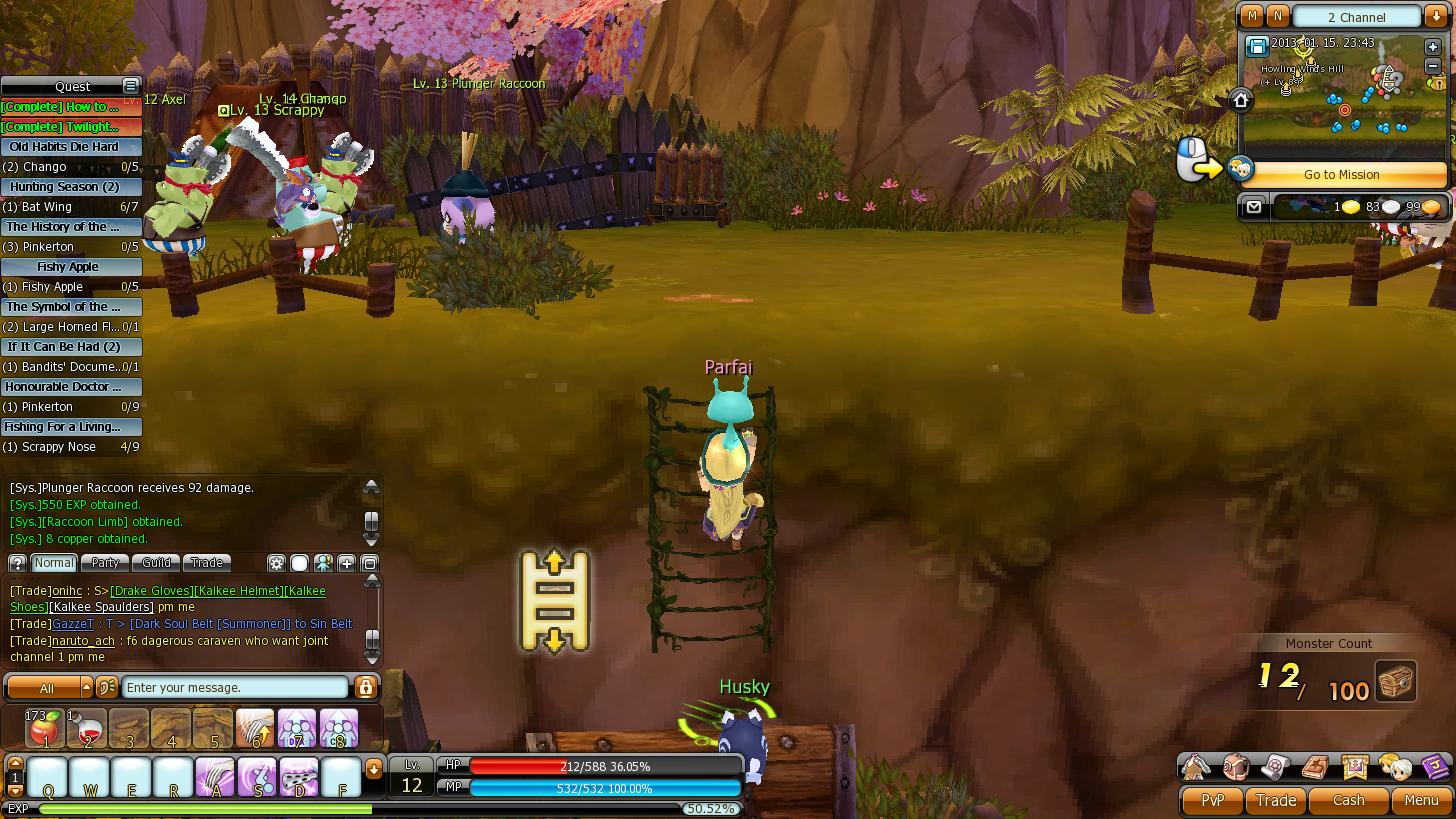The height and width of the screenshot is (819, 1456).
Task: Toggle the minimap padlock icon
Action: pyautogui.click(x=1439, y=82)
